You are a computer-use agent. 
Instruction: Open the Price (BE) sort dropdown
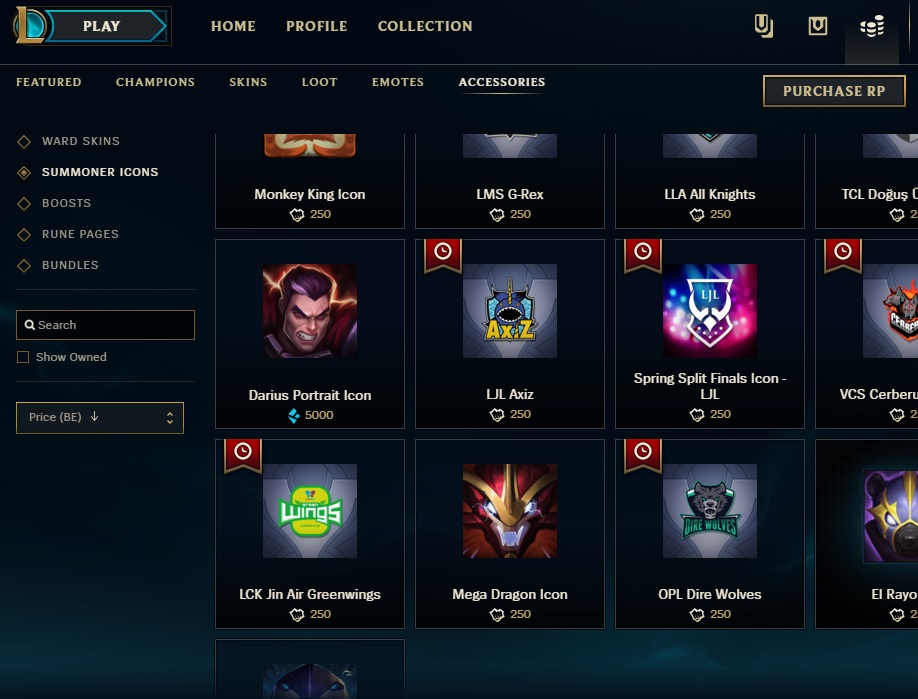[100, 417]
